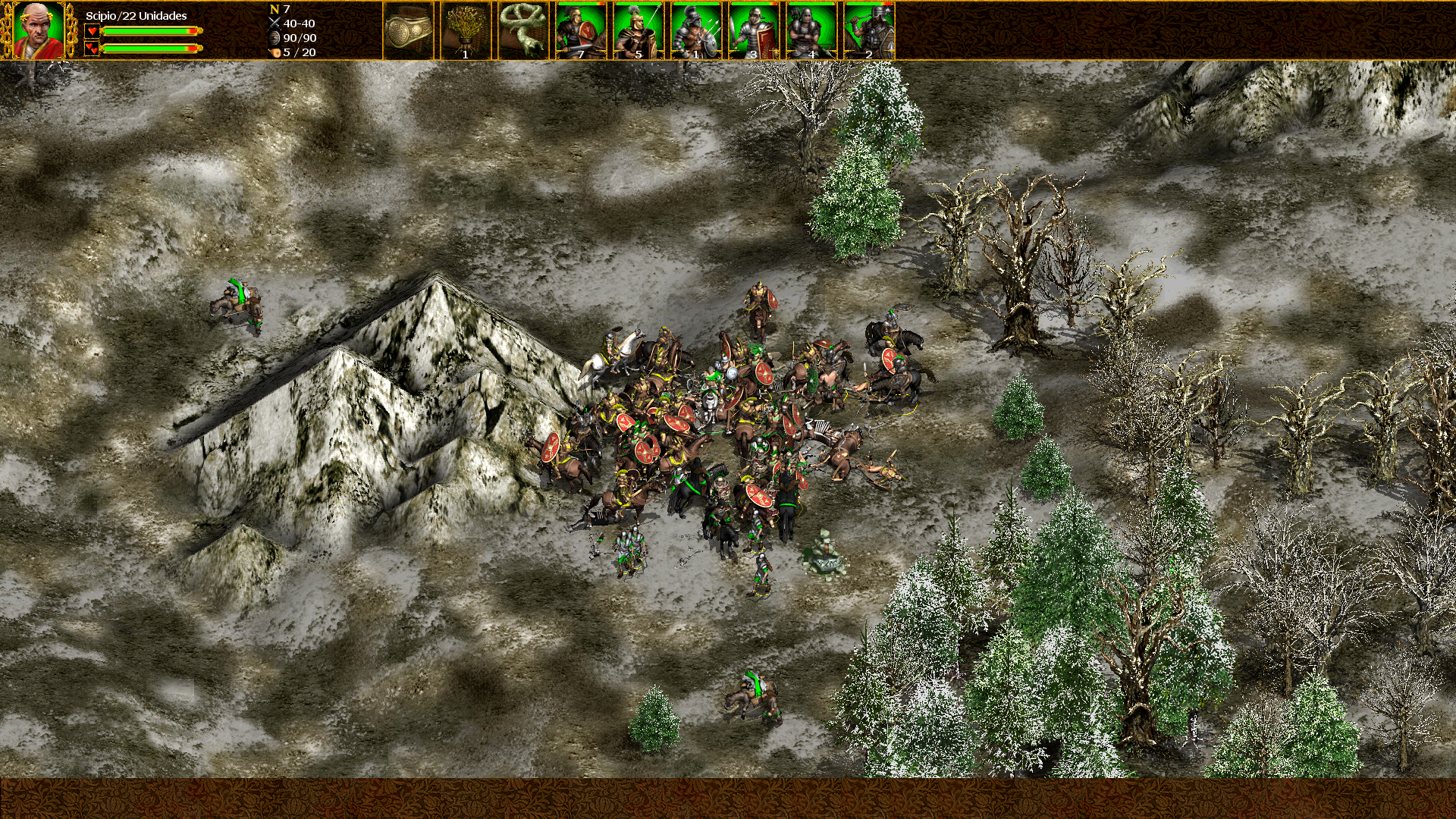Viewport: 1456px width, 819px height.
Task: Click the golden belt item slot
Action: (x=408, y=30)
